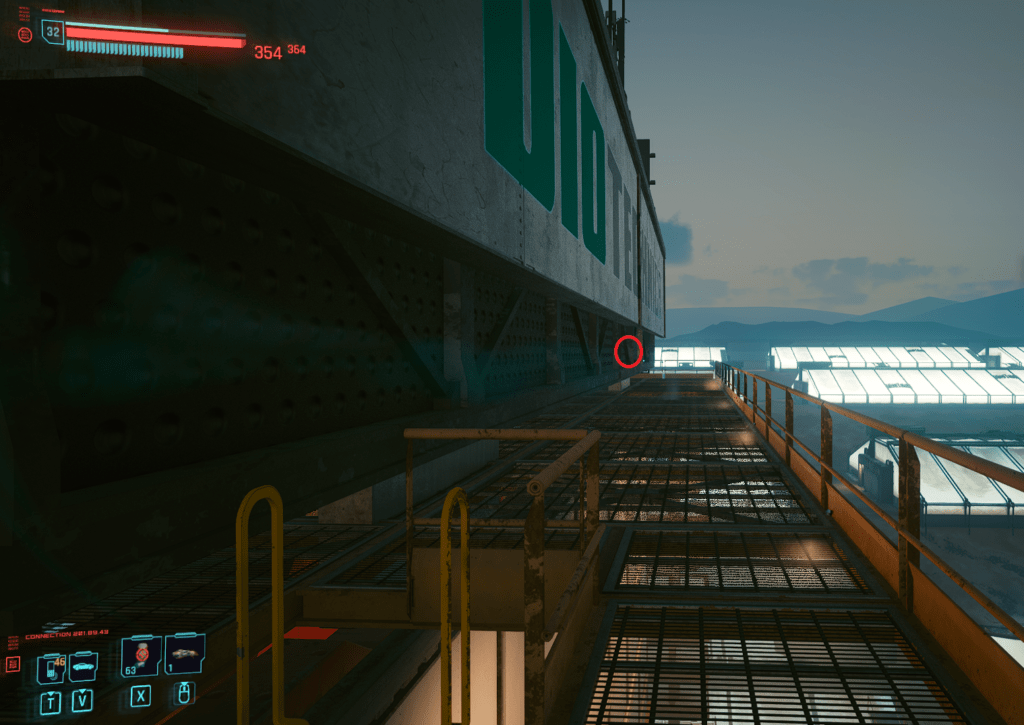Open the phone icon slot
Screen dimensions: 1024x725
[x=49, y=668]
